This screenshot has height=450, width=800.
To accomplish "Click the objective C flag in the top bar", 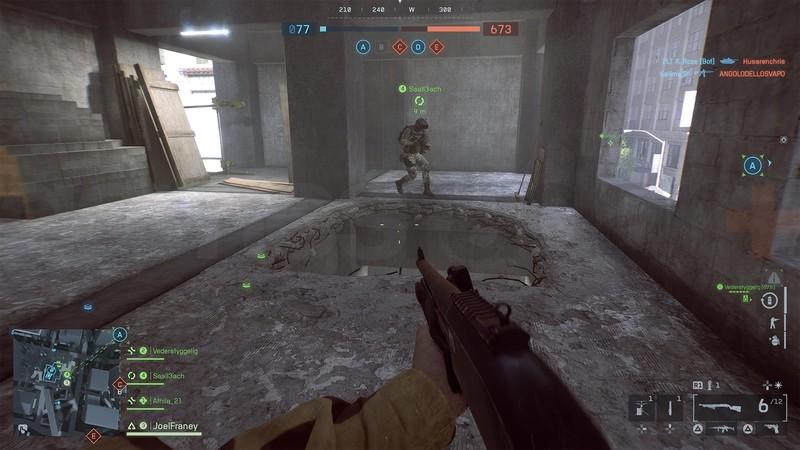I will (399, 46).
